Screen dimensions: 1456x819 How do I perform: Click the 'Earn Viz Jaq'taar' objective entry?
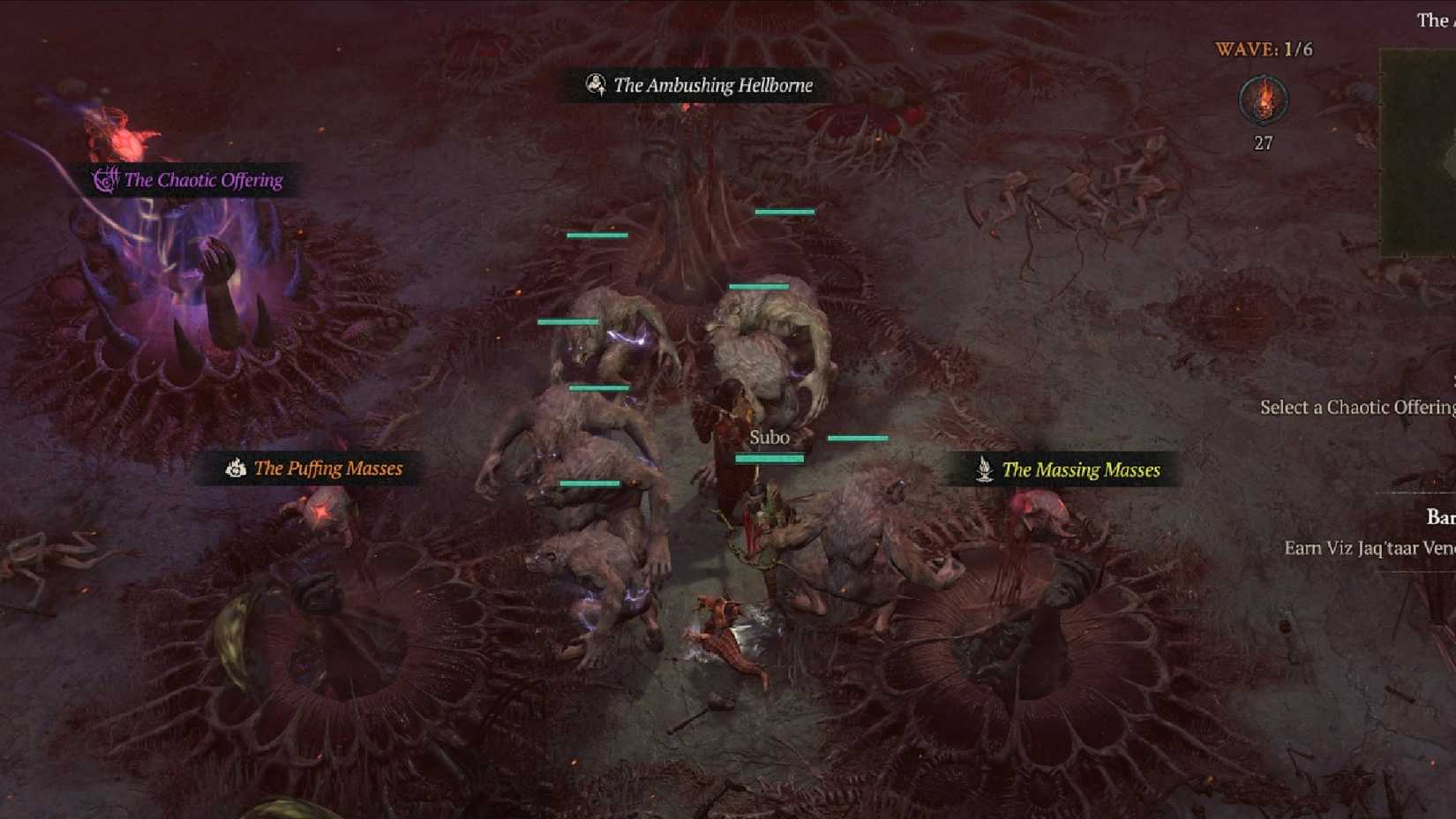pos(1368,548)
